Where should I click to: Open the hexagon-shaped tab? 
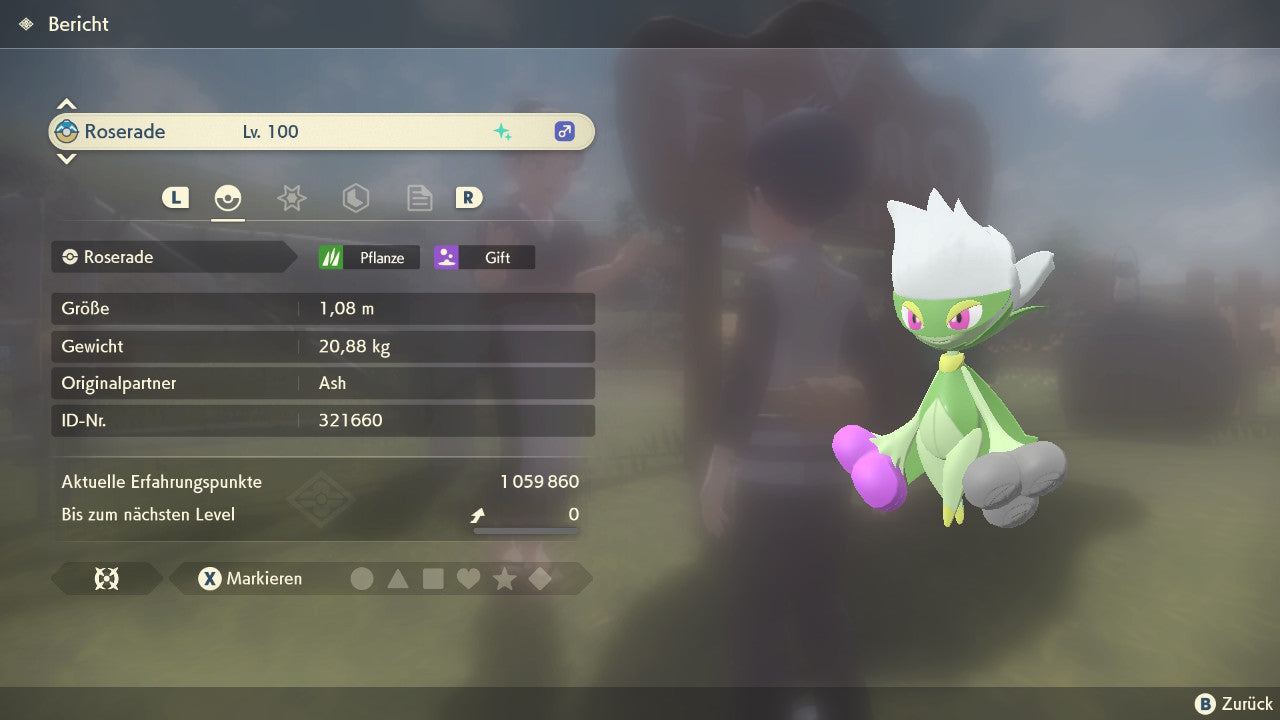(x=355, y=198)
